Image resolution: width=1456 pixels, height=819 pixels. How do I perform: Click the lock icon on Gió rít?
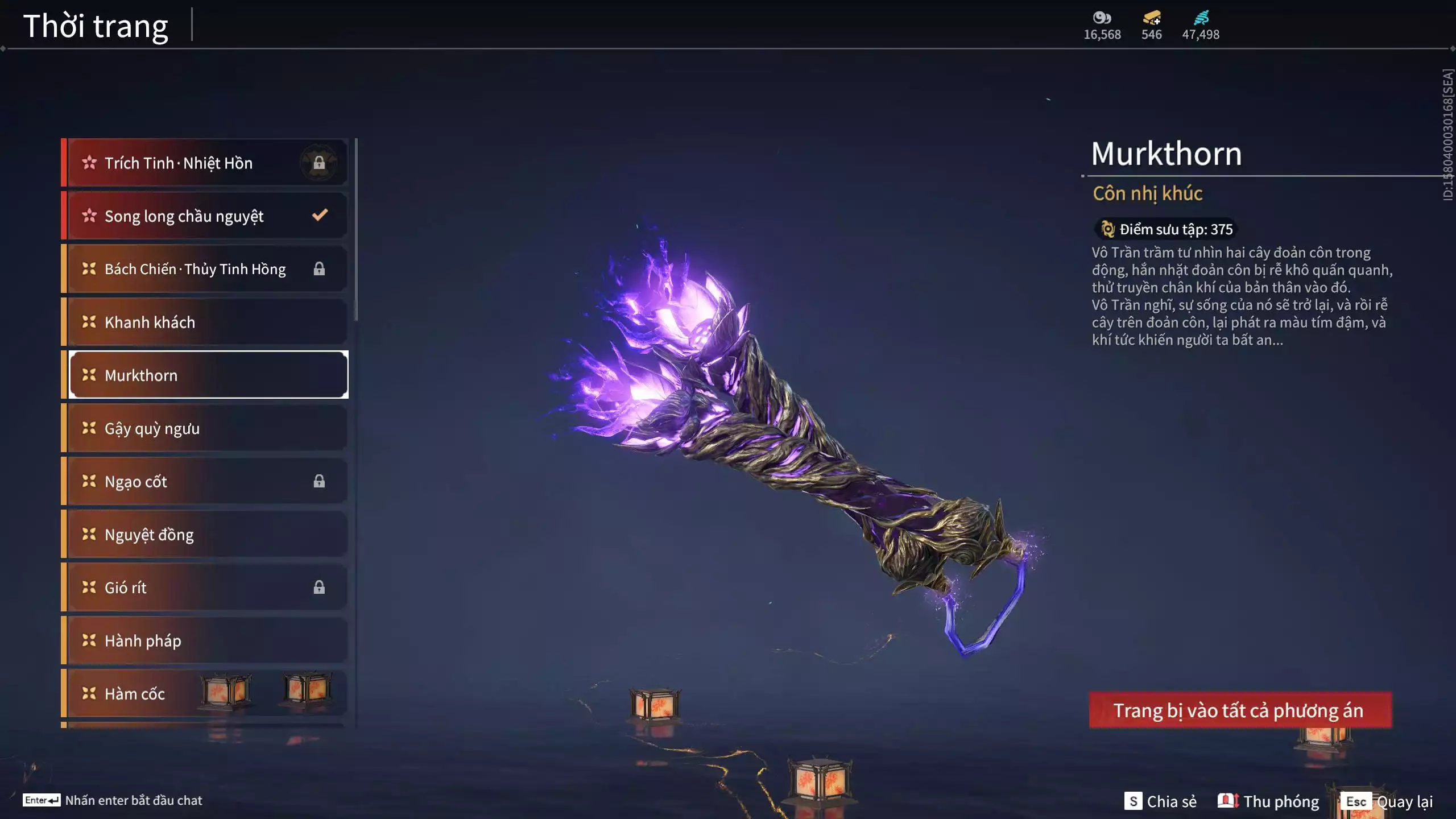[319, 587]
